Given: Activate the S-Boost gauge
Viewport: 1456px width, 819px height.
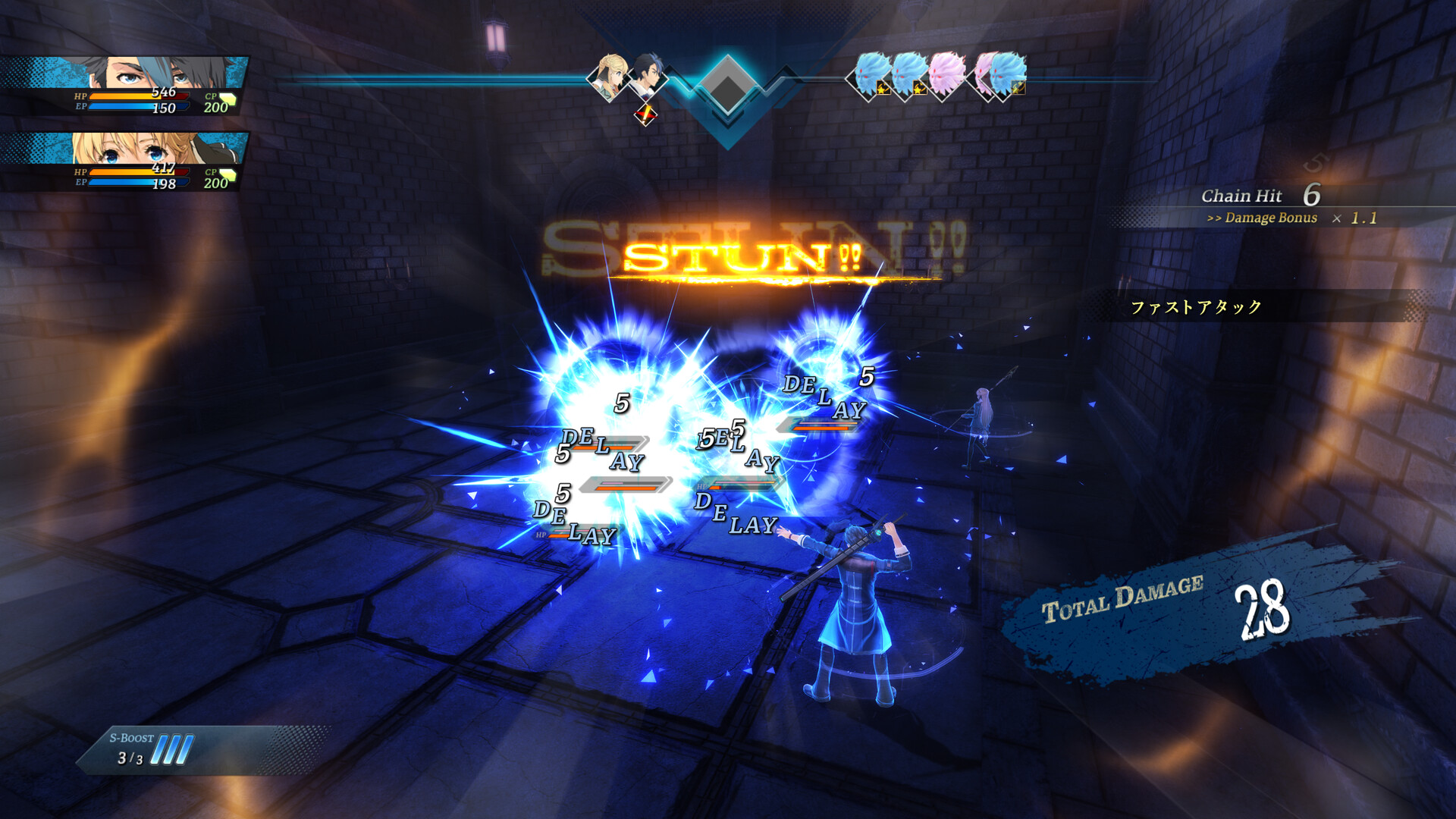Looking at the screenshot, I should click(152, 749).
